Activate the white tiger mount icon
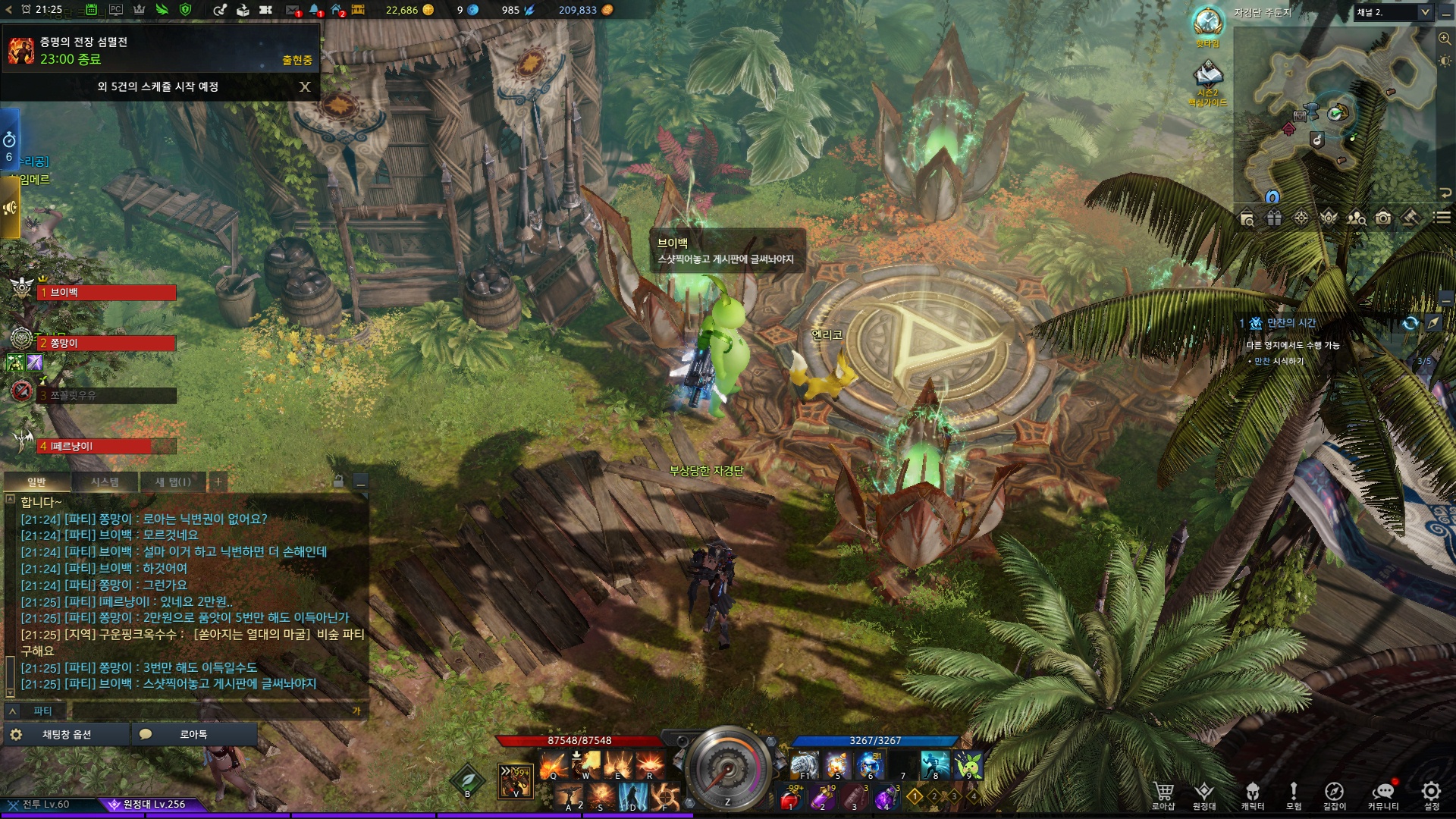The height and width of the screenshot is (819, 1456). click(x=805, y=764)
